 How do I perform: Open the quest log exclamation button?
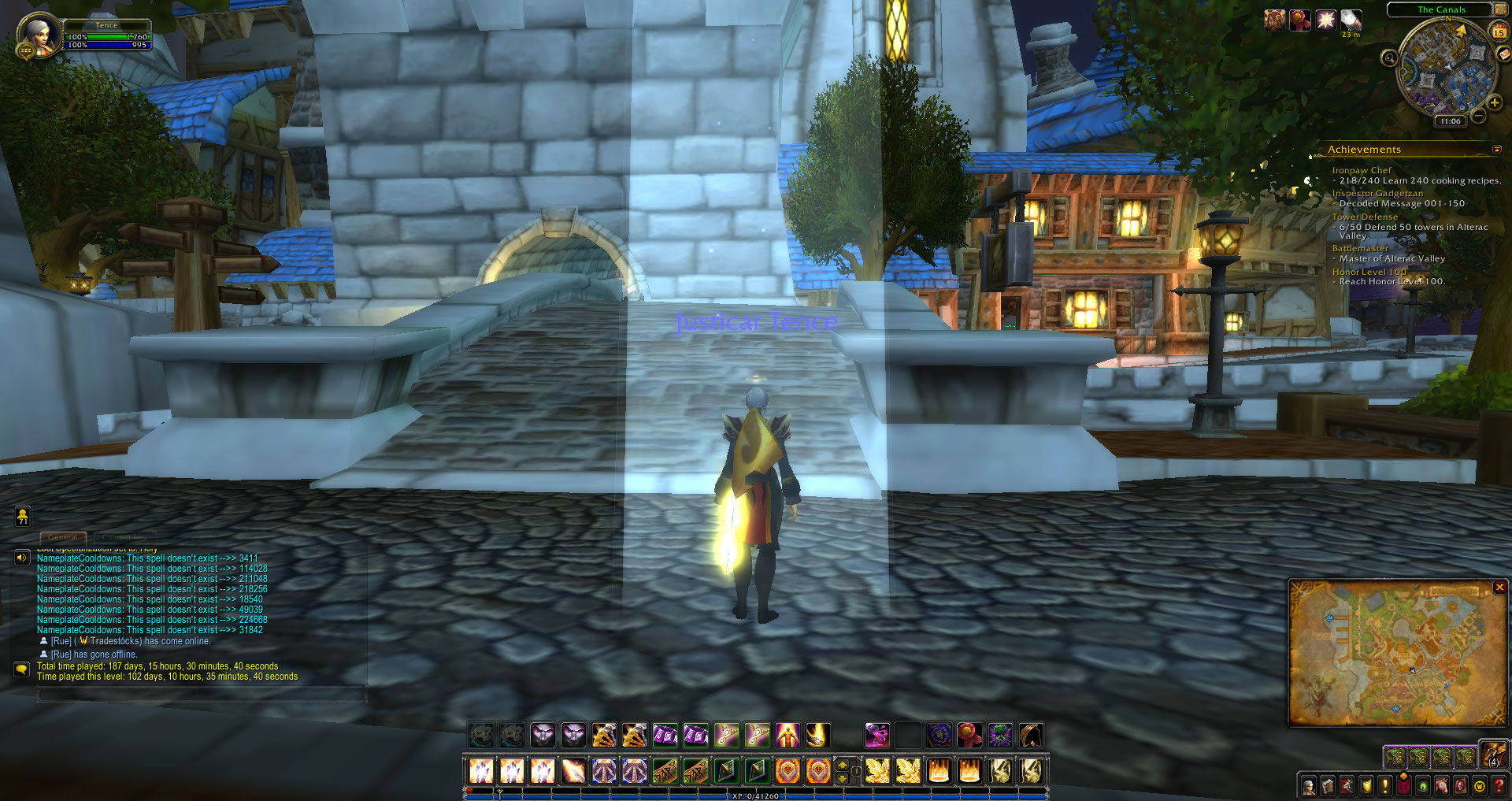[1384, 785]
